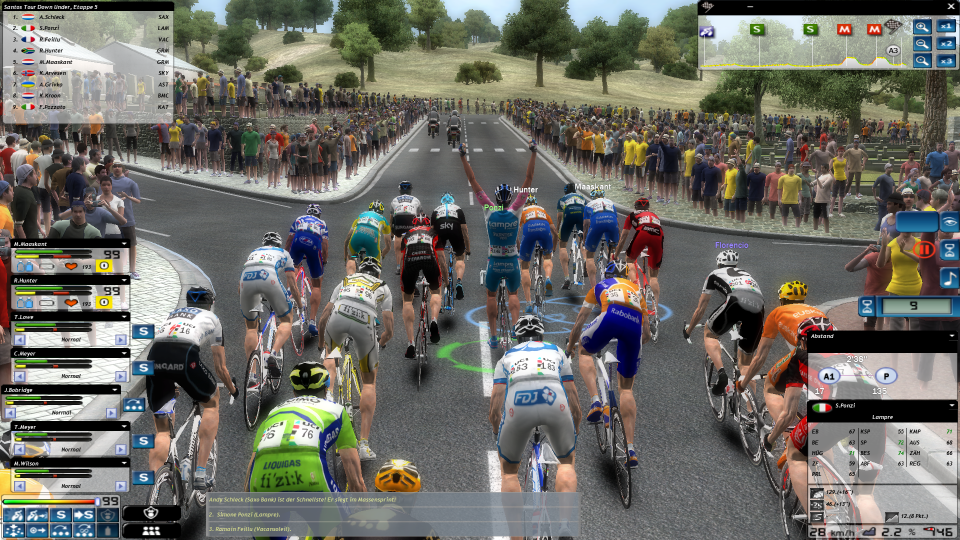Set game speed to x2

click(946, 44)
